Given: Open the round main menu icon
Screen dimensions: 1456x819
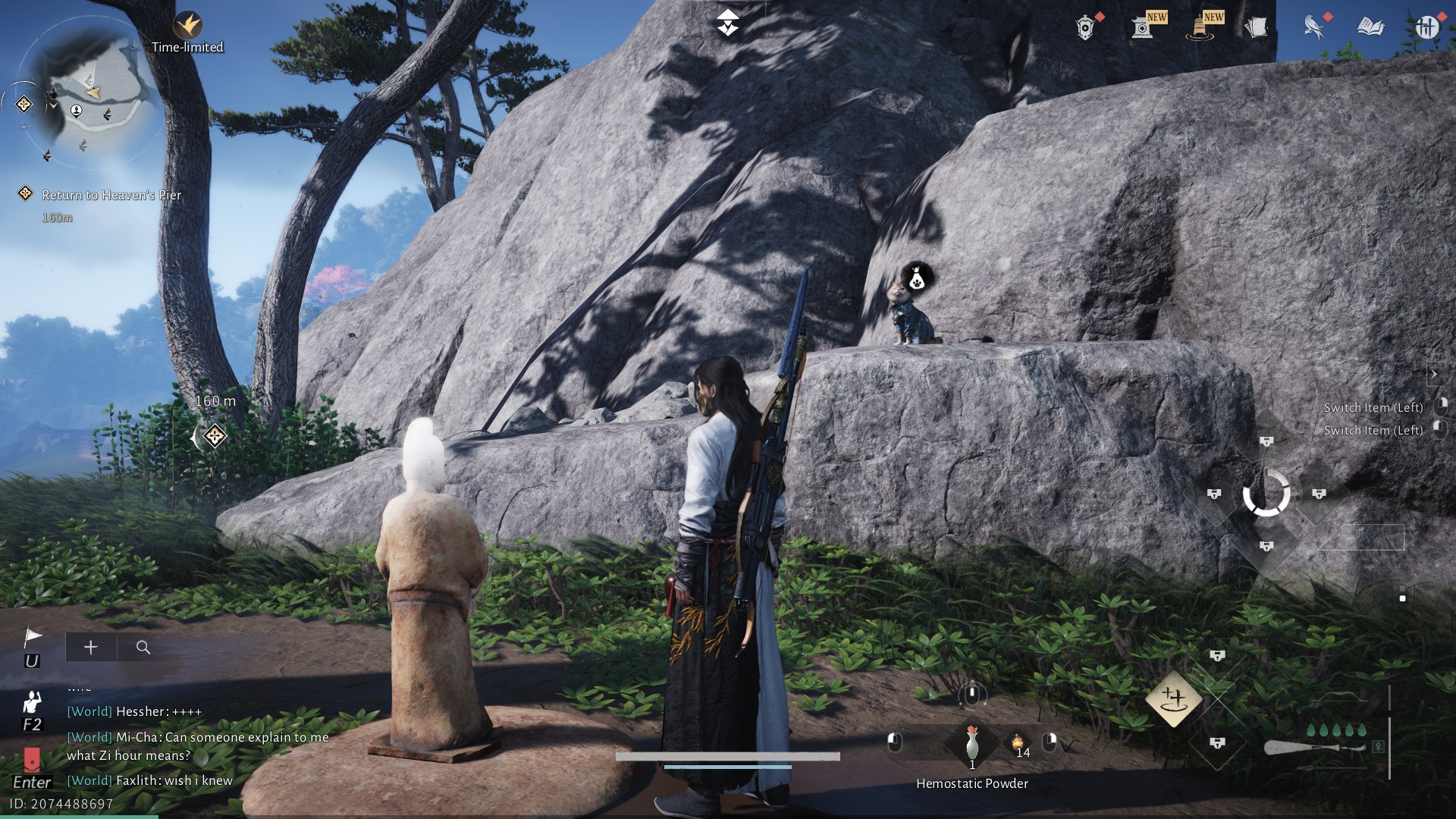Looking at the screenshot, I should coord(1427,27).
